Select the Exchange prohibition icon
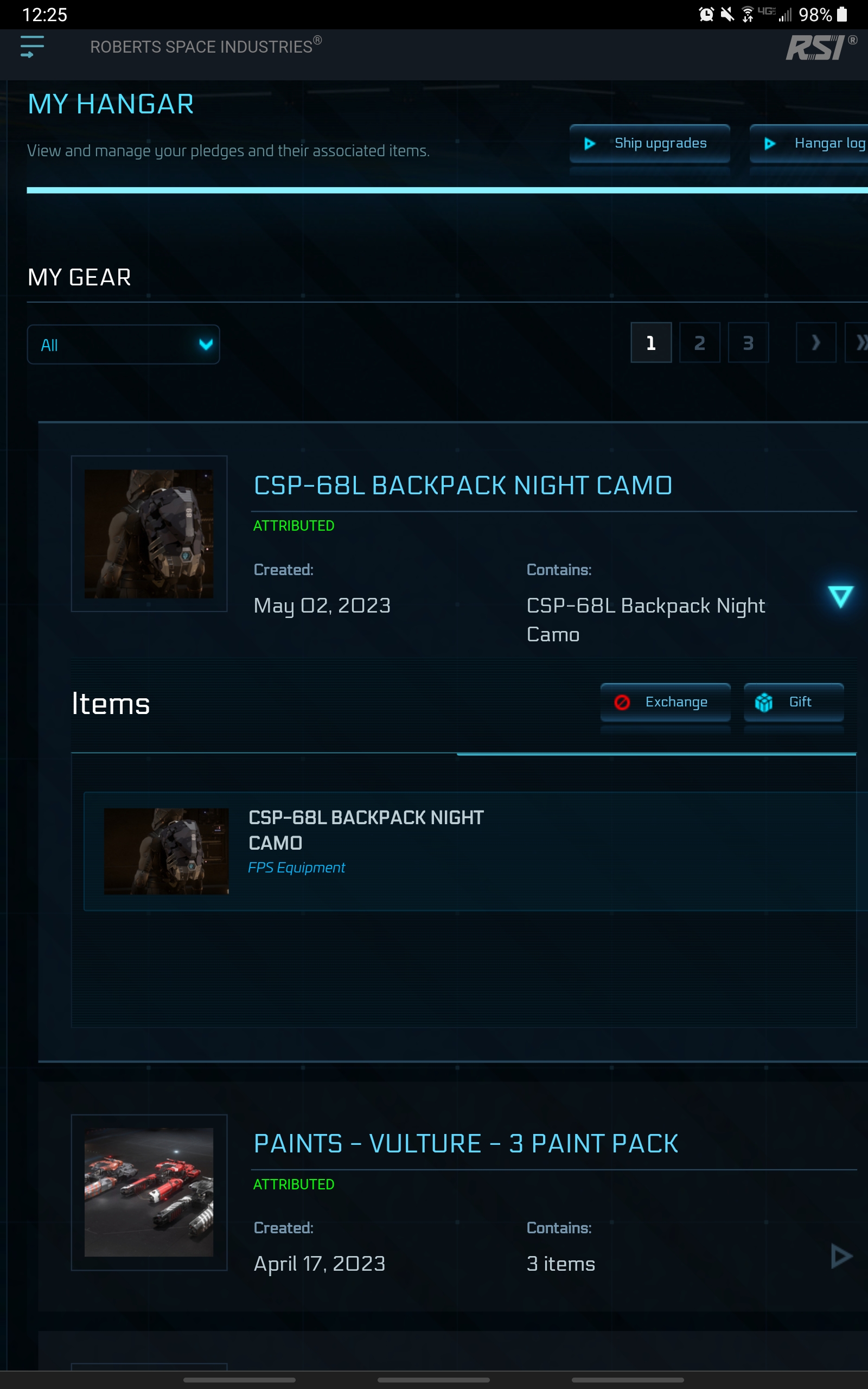Viewport: 868px width, 1389px height. 622,702
